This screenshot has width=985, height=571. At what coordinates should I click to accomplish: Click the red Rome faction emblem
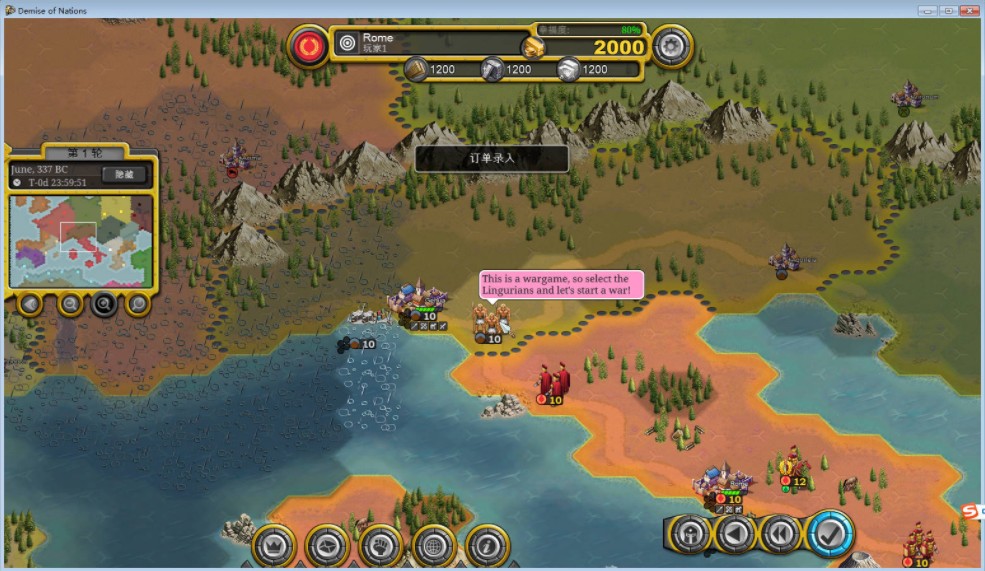click(x=309, y=46)
